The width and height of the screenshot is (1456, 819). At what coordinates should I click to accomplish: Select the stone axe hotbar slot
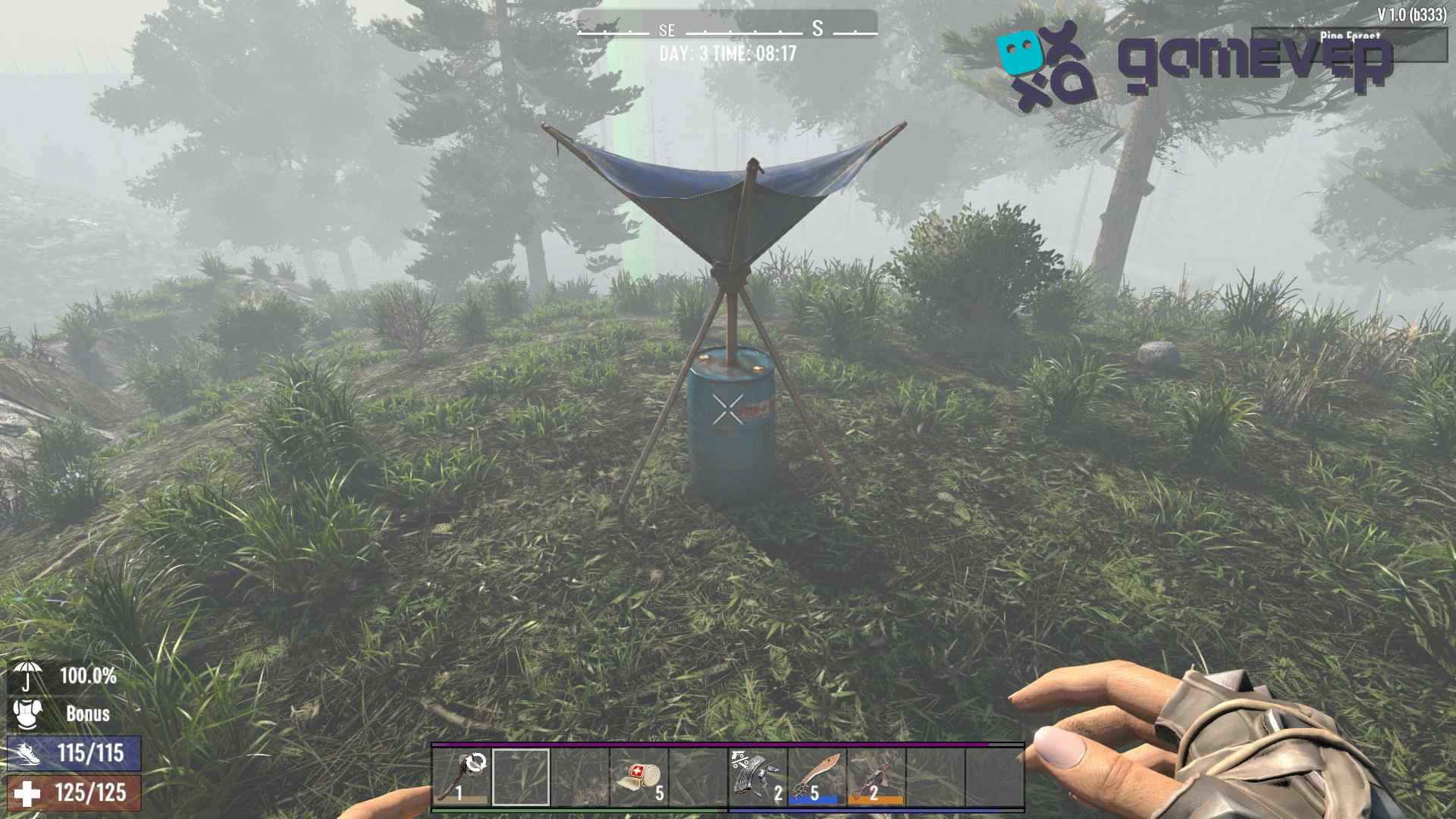click(x=462, y=777)
